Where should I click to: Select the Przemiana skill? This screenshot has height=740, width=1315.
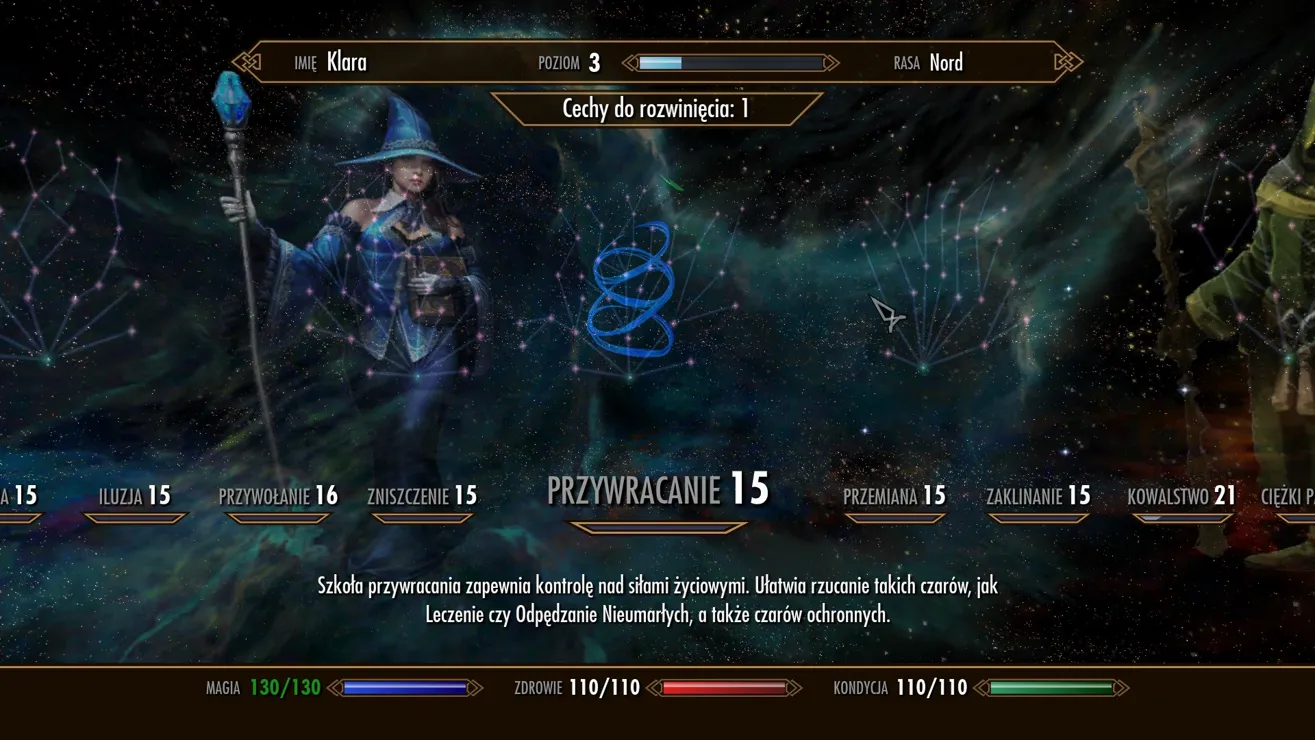click(894, 496)
